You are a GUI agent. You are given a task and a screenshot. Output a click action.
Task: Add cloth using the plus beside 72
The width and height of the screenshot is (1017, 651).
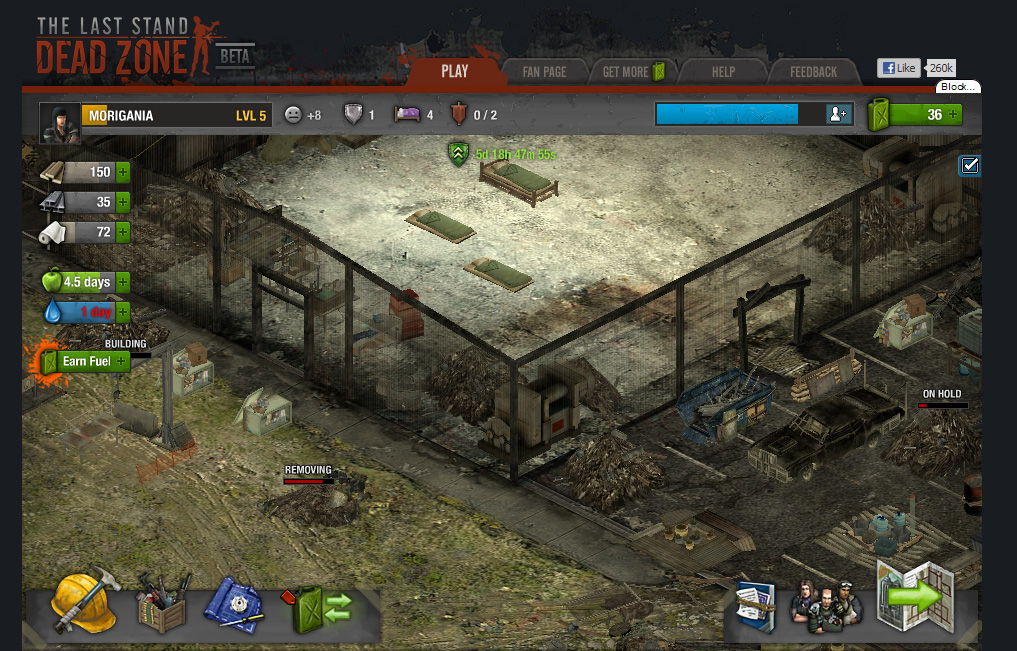click(x=123, y=232)
